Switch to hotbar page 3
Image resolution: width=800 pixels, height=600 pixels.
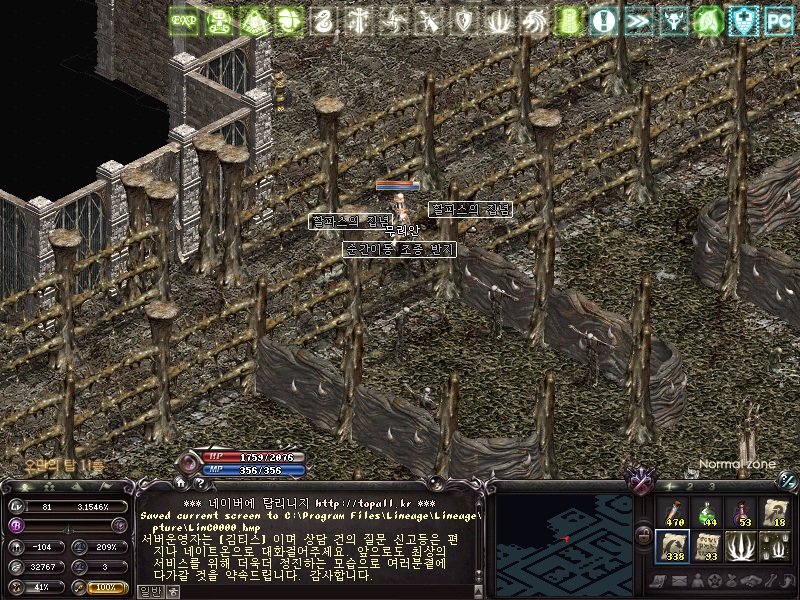pos(711,486)
